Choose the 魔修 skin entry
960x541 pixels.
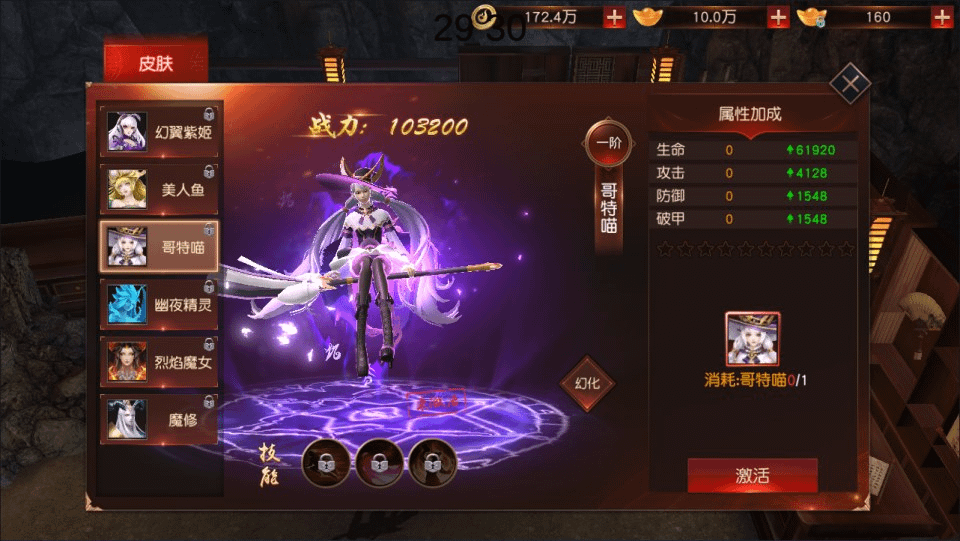(x=161, y=419)
